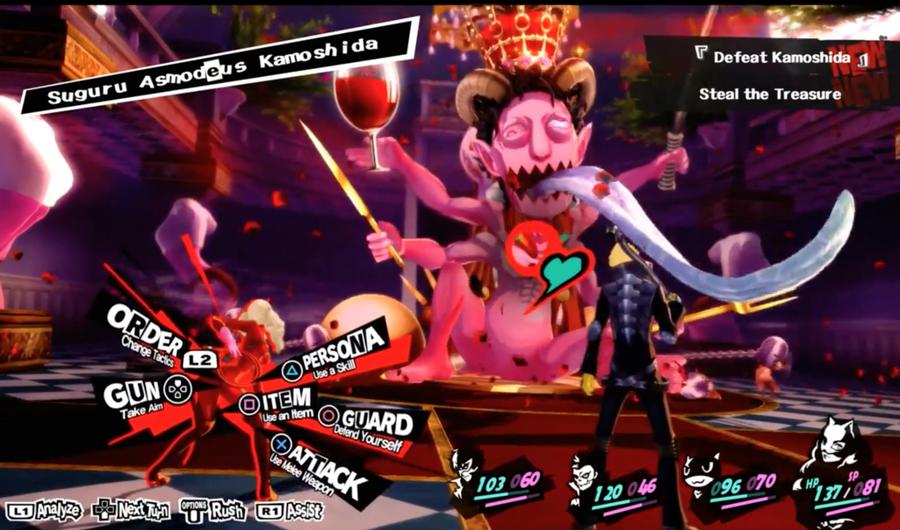Click the Steal the Treasure objective line
The height and width of the screenshot is (530, 900).
pos(769,95)
